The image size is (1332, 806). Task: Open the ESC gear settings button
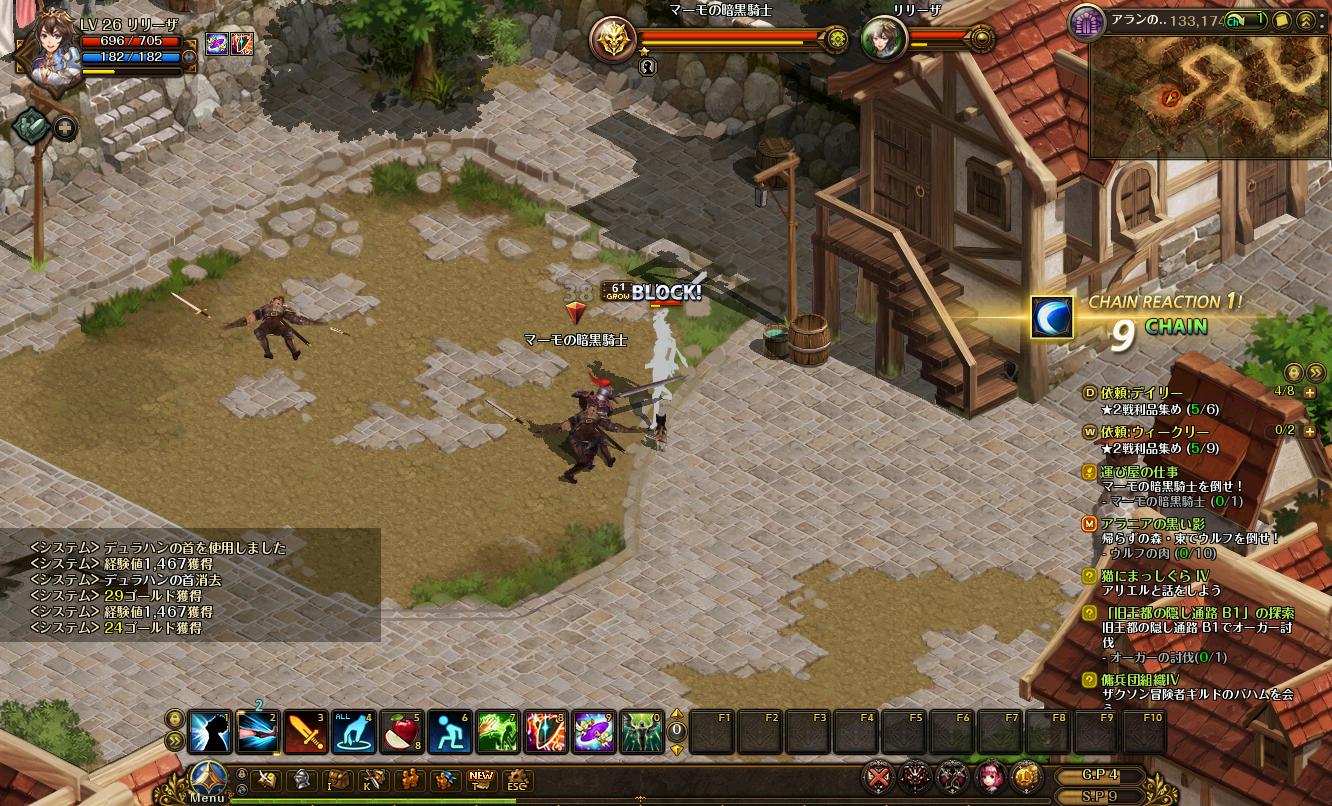(x=516, y=780)
